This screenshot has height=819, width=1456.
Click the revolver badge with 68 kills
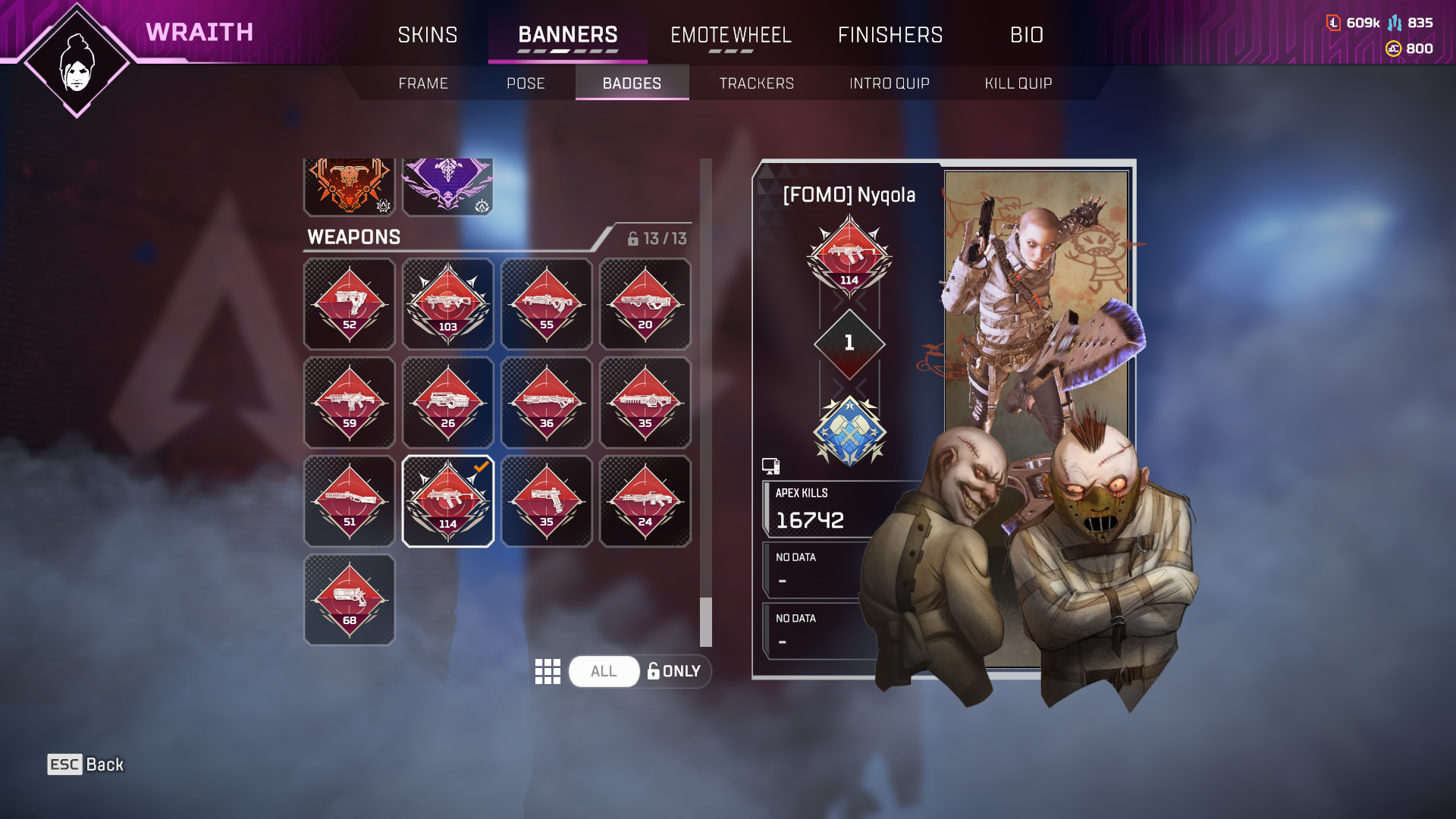point(349,599)
